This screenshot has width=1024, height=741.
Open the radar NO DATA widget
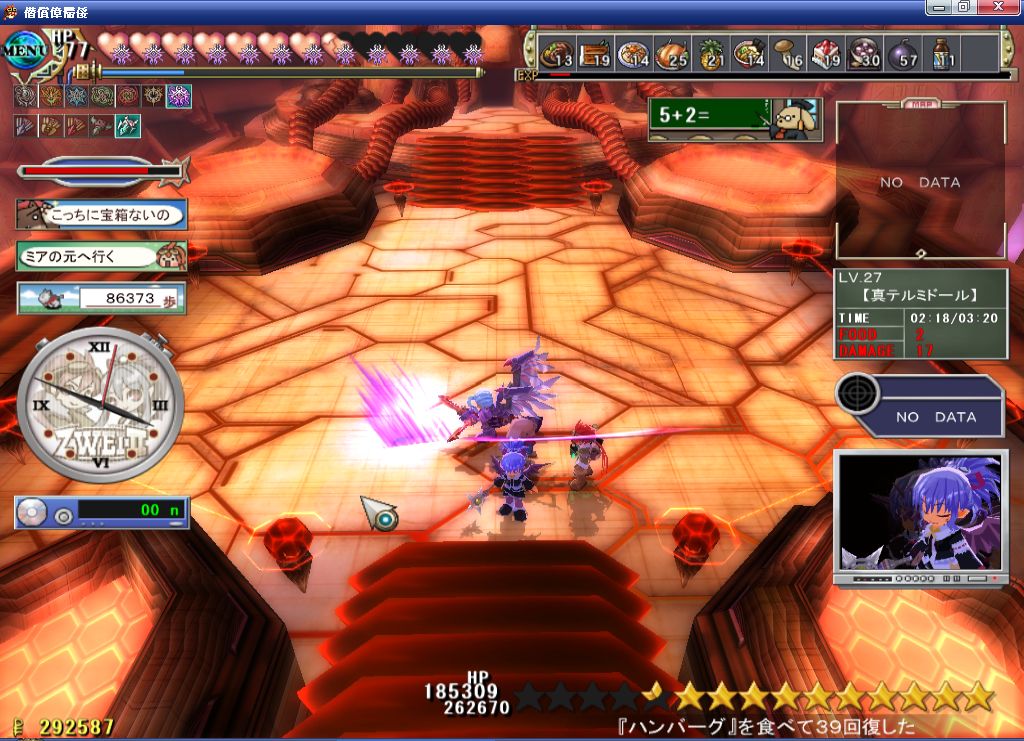point(918,405)
